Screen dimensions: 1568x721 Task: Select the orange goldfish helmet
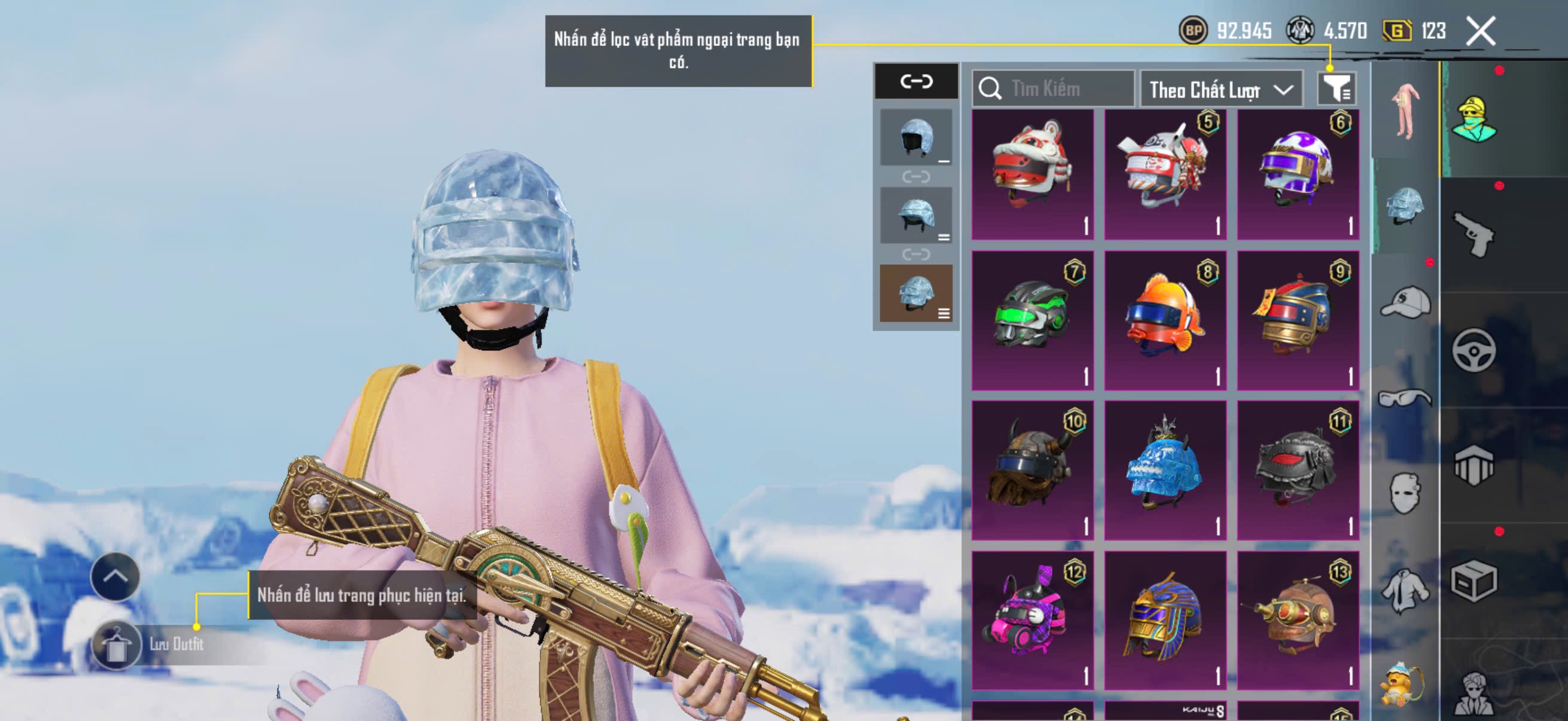1165,320
